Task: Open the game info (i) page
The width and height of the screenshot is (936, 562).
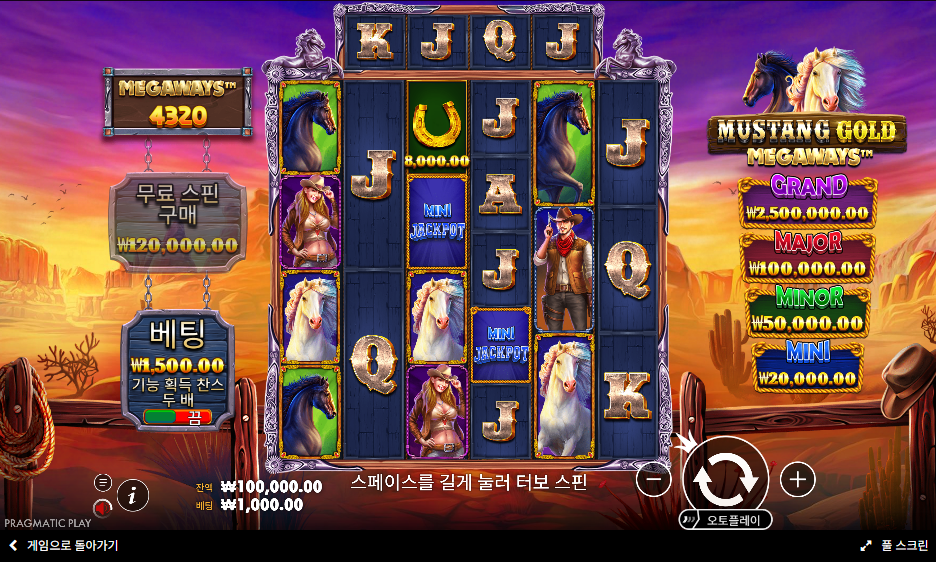Action: [133, 494]
